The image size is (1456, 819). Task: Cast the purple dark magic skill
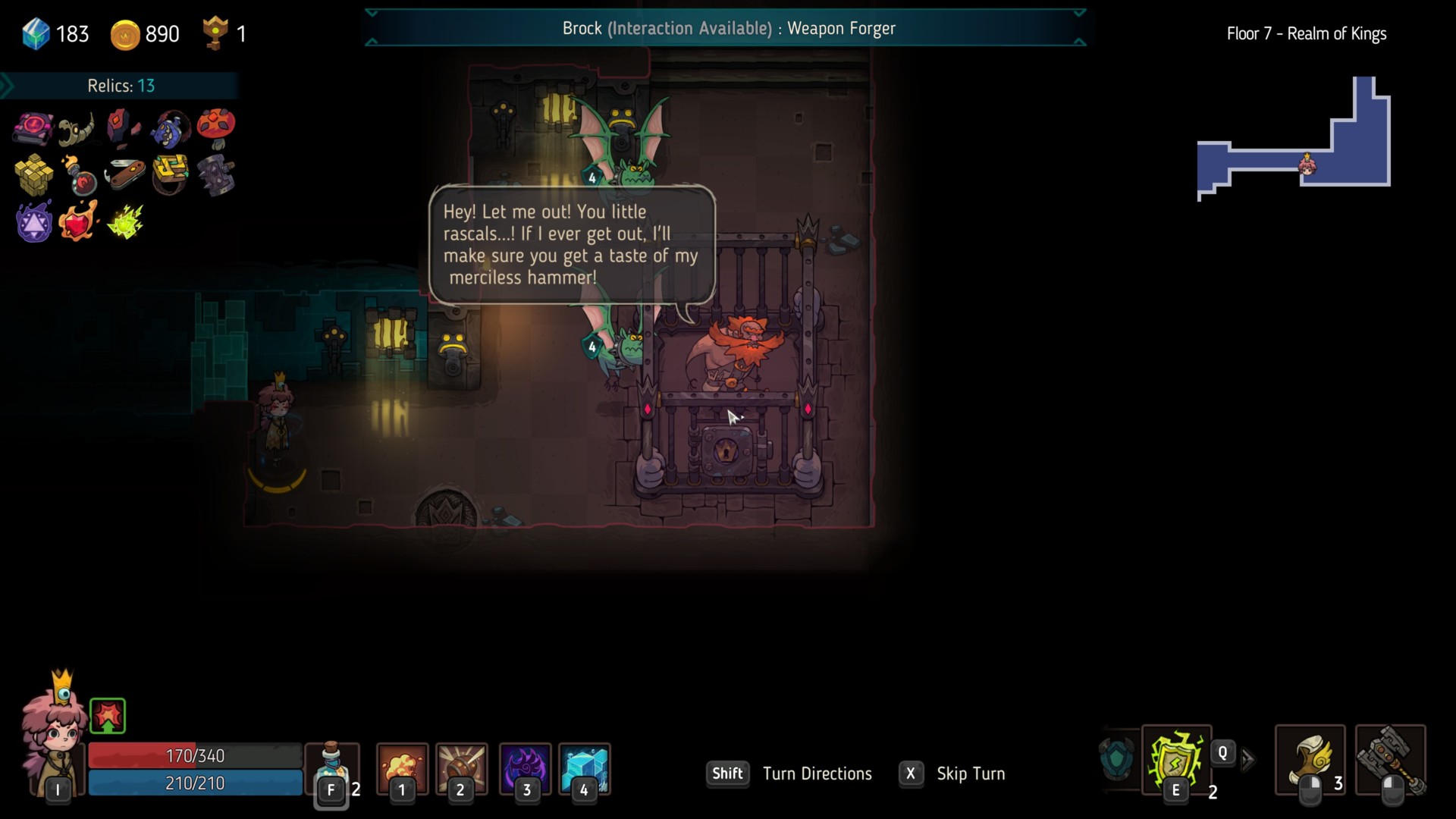[526, 767]
